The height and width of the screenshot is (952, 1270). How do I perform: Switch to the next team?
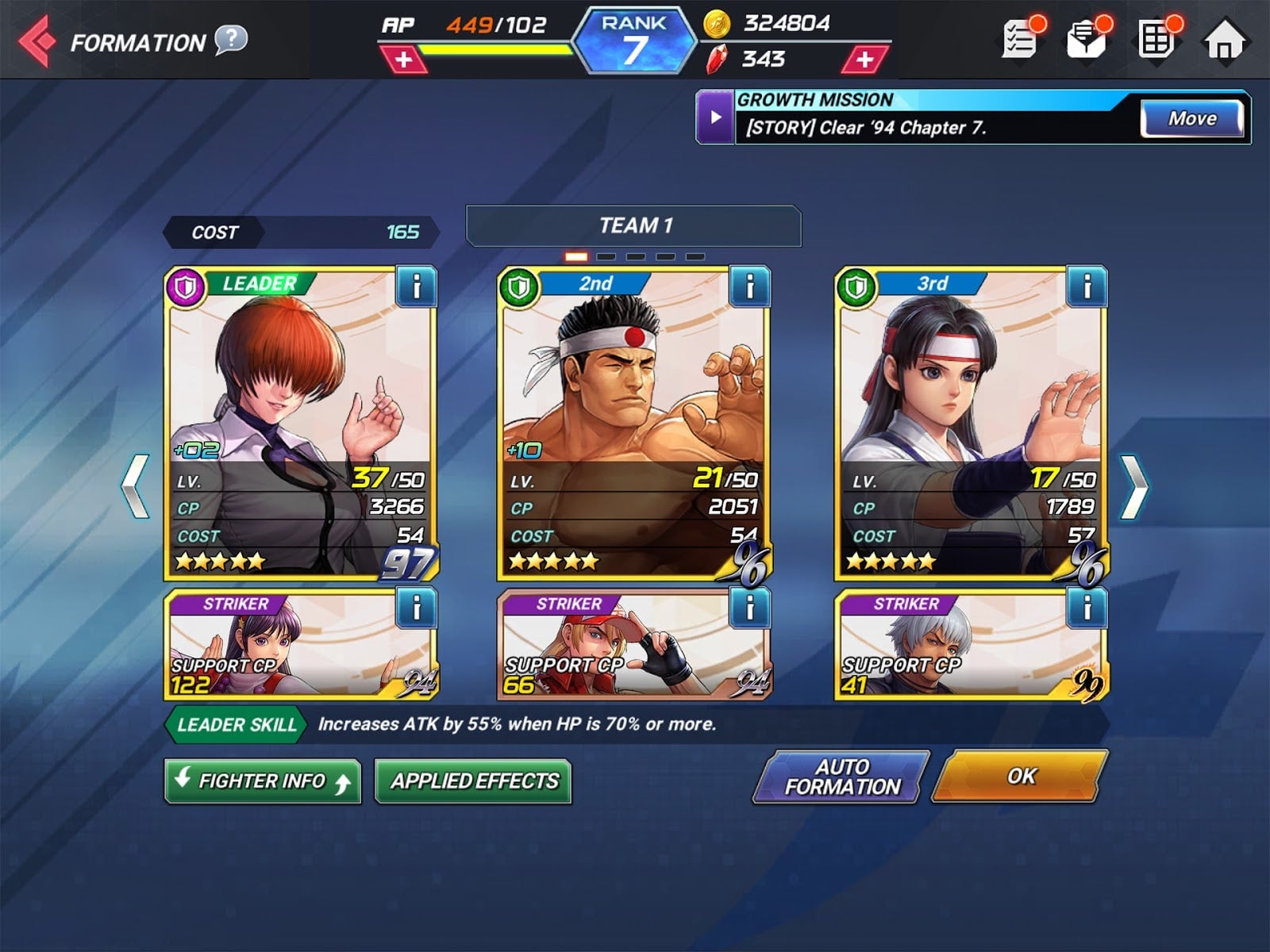coord(1134,486)
